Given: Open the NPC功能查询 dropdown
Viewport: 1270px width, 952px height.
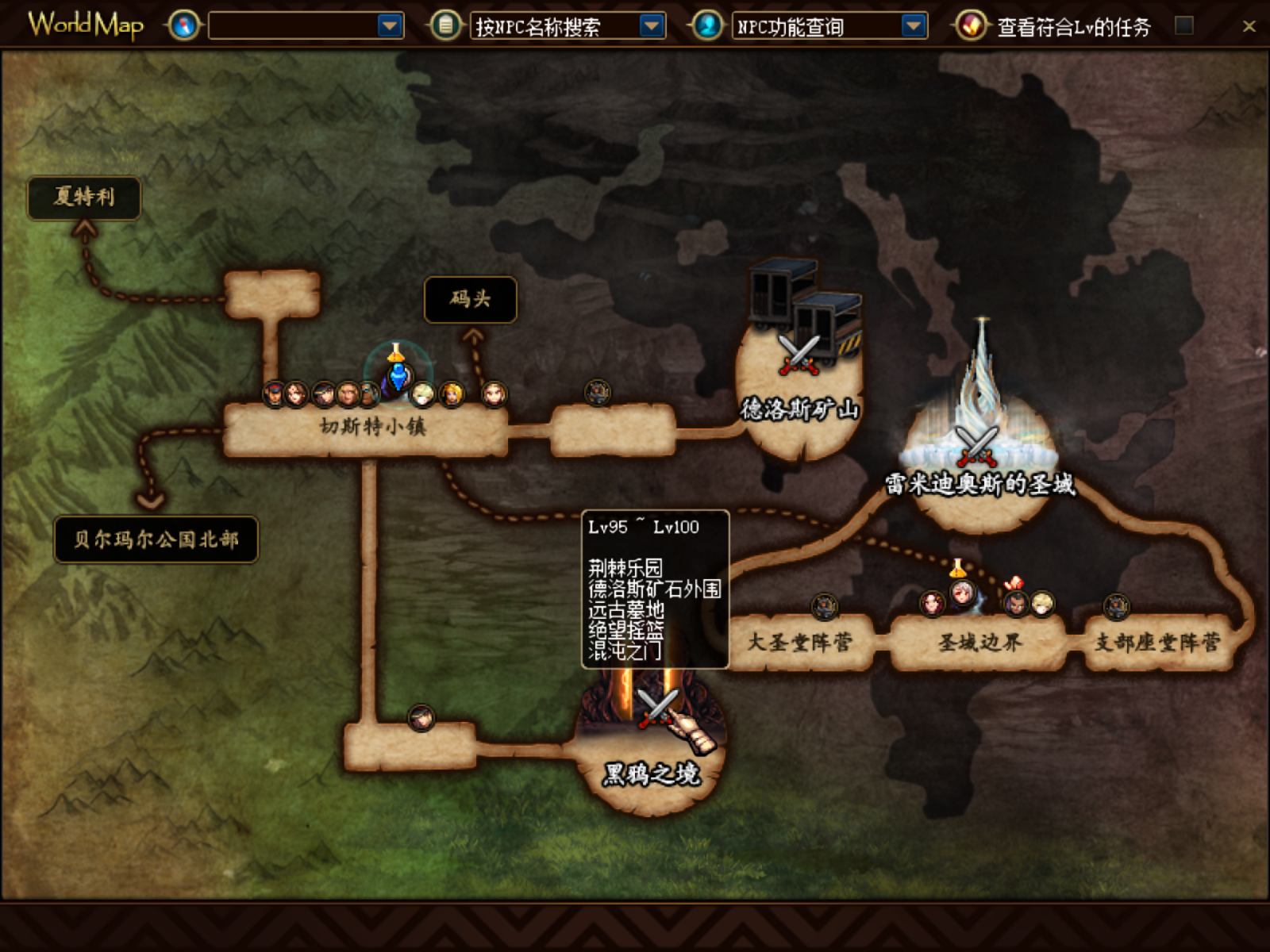Looking at the screenshot, I should [914, 27].
